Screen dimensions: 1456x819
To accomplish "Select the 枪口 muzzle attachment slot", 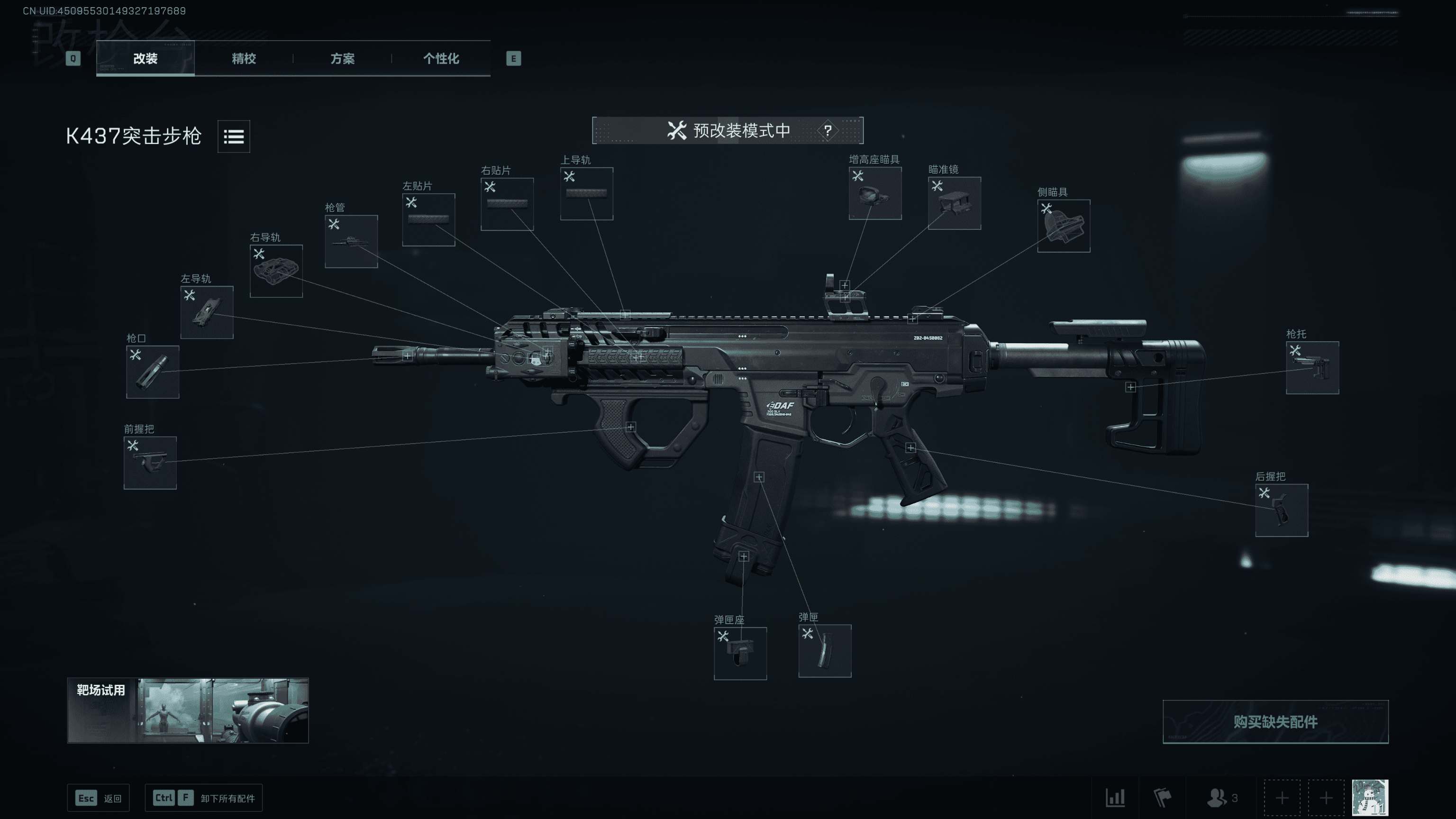I will point(153,372).
